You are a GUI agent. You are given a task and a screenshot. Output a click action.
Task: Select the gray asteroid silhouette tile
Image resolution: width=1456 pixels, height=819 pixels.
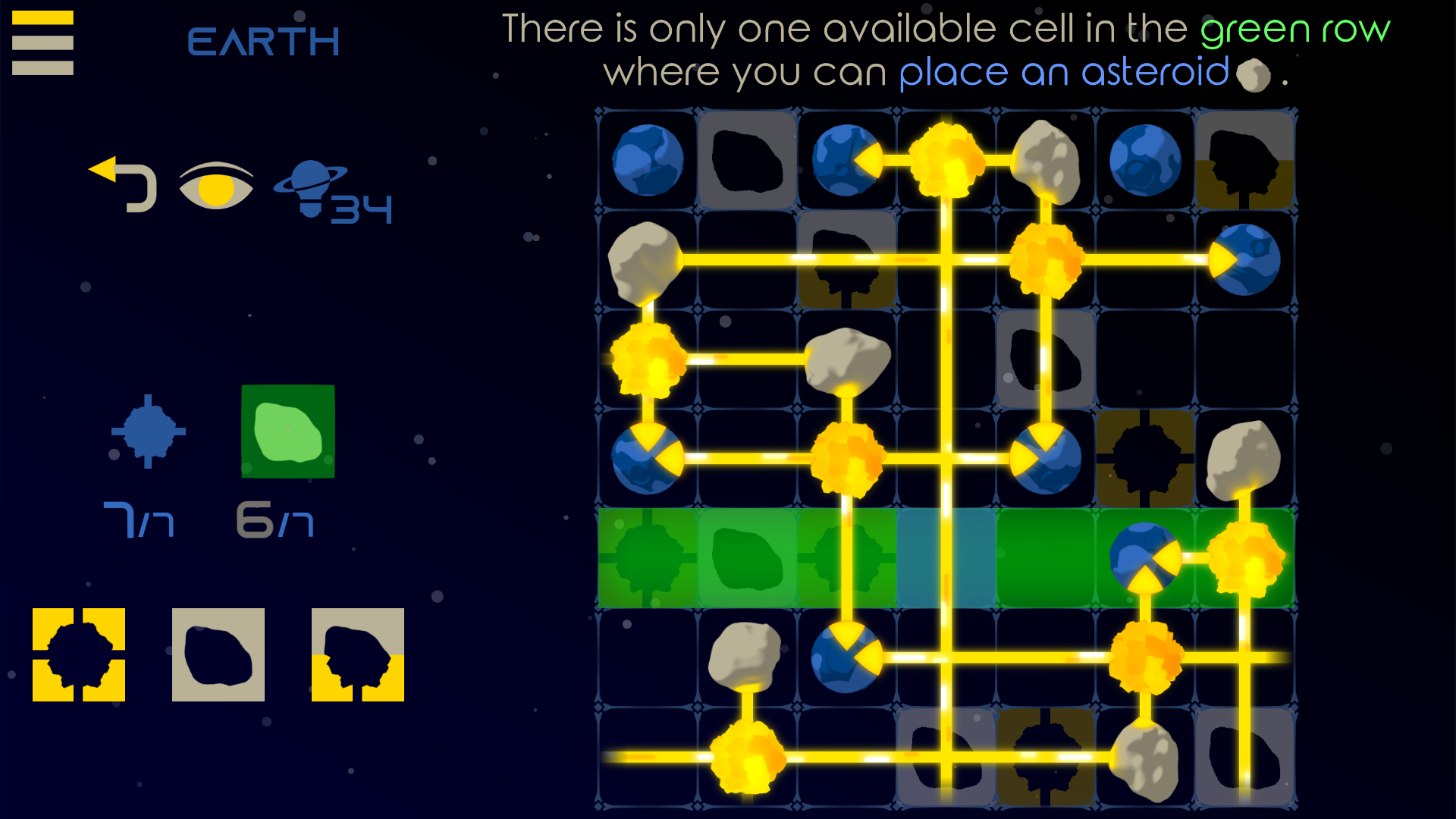click(218, 654)
